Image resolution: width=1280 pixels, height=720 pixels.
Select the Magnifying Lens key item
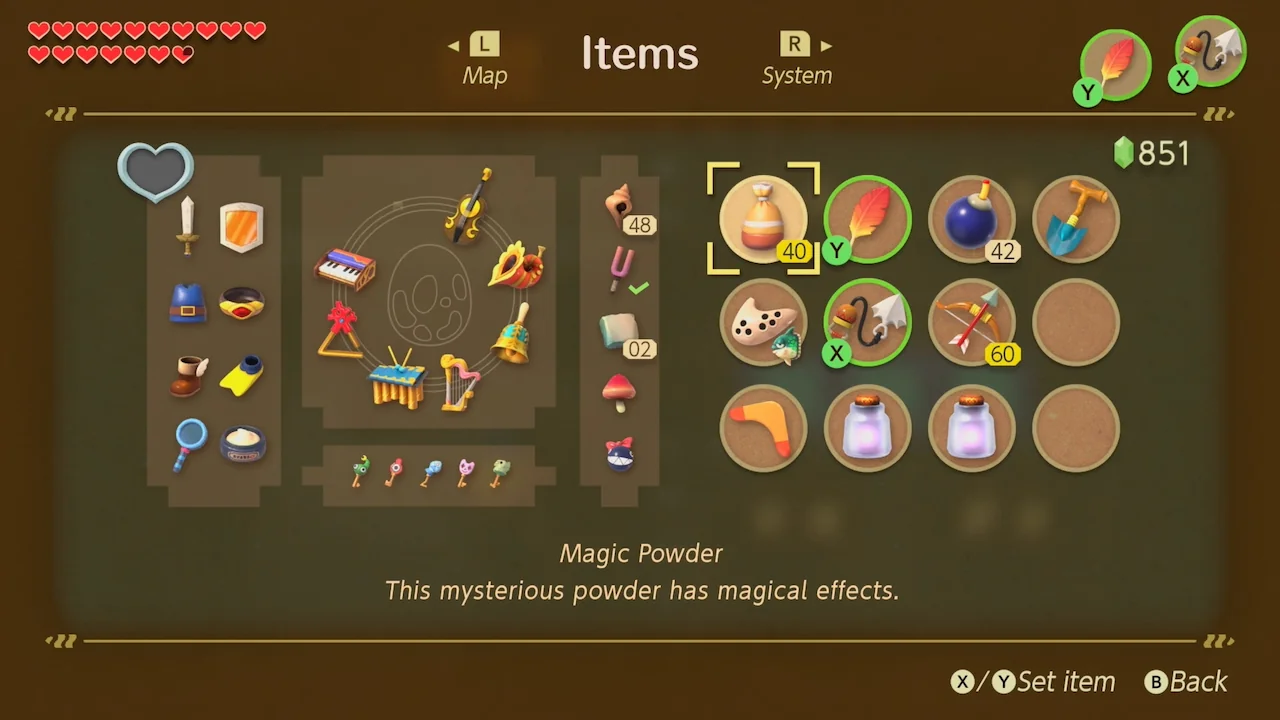point(188,444)
